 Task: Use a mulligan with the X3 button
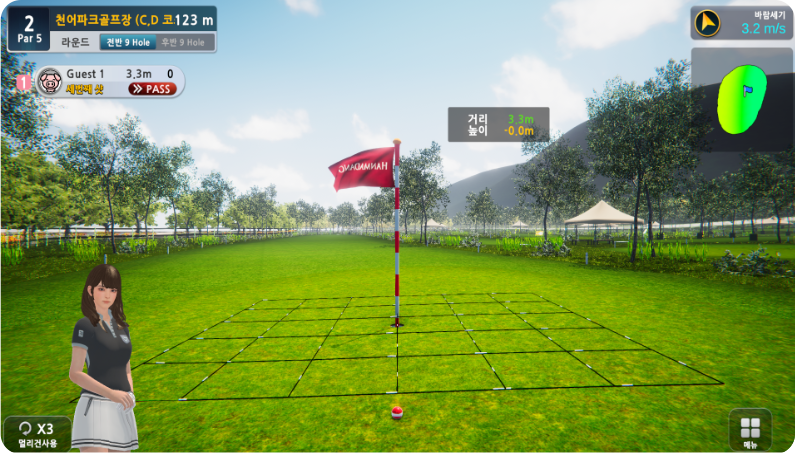pyautogui.click(x=36, y=433)
